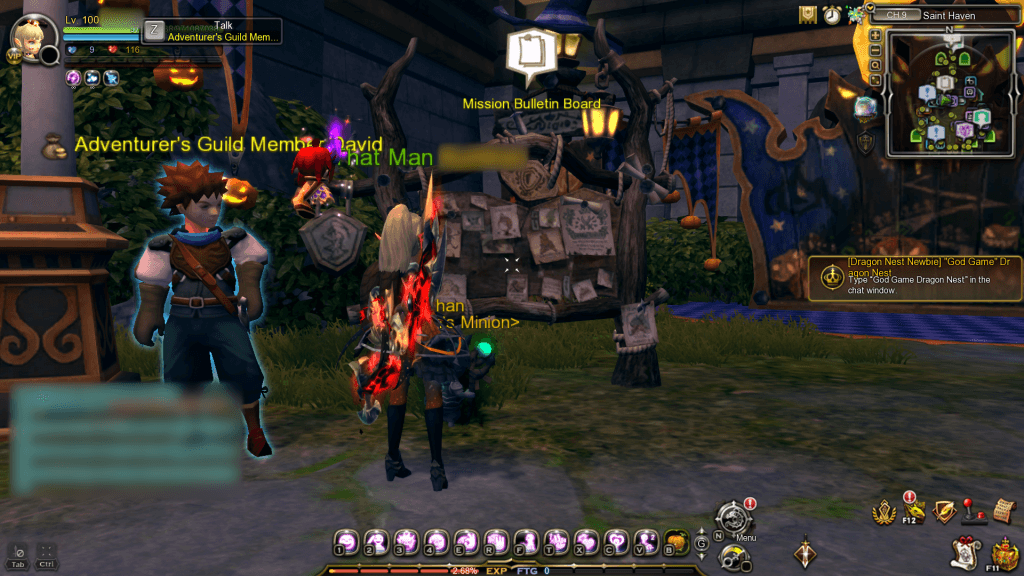Click the VIP badge on the portrait

pyautogui.click(x=14, y=56)
